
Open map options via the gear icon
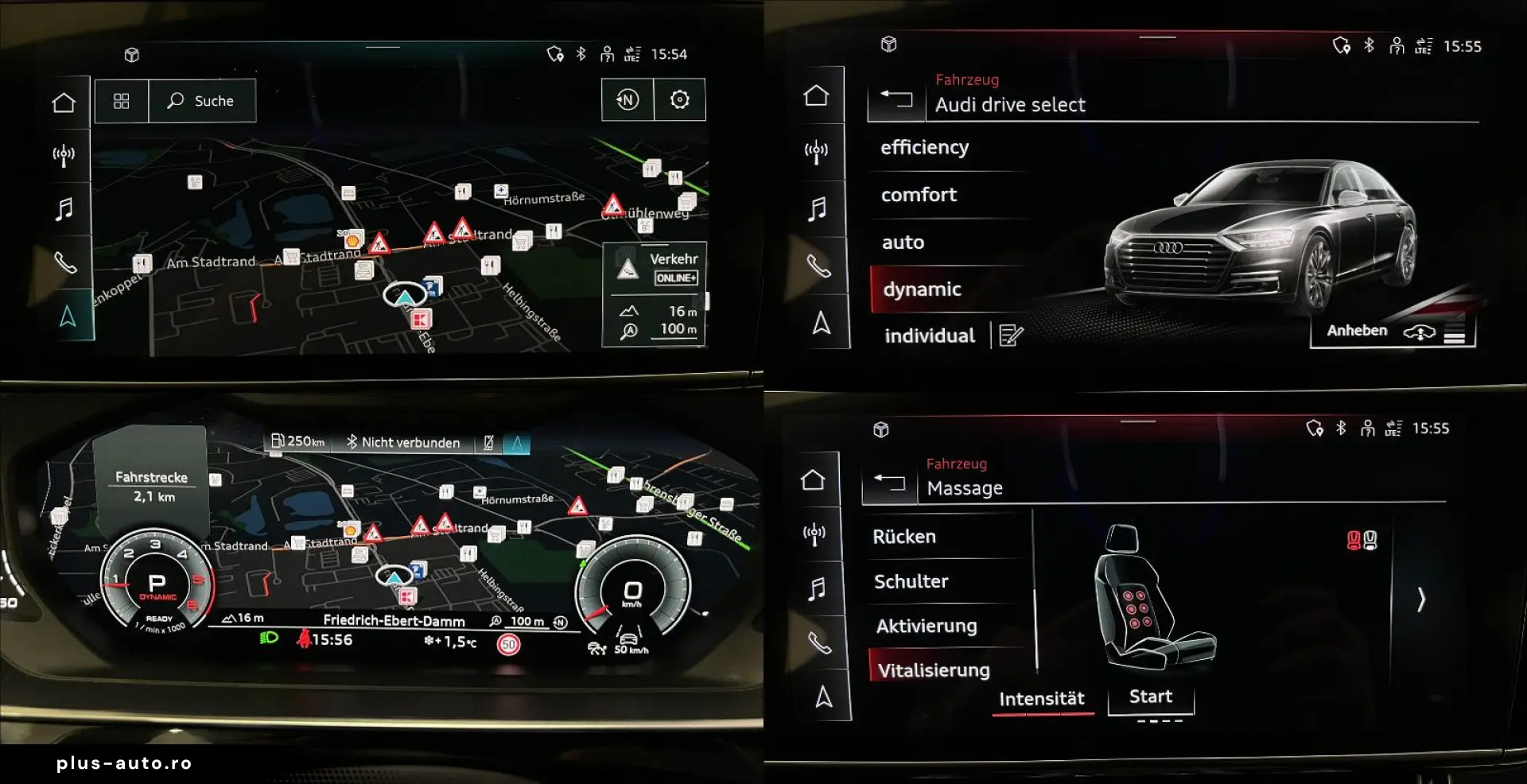[x=680, y=99]
